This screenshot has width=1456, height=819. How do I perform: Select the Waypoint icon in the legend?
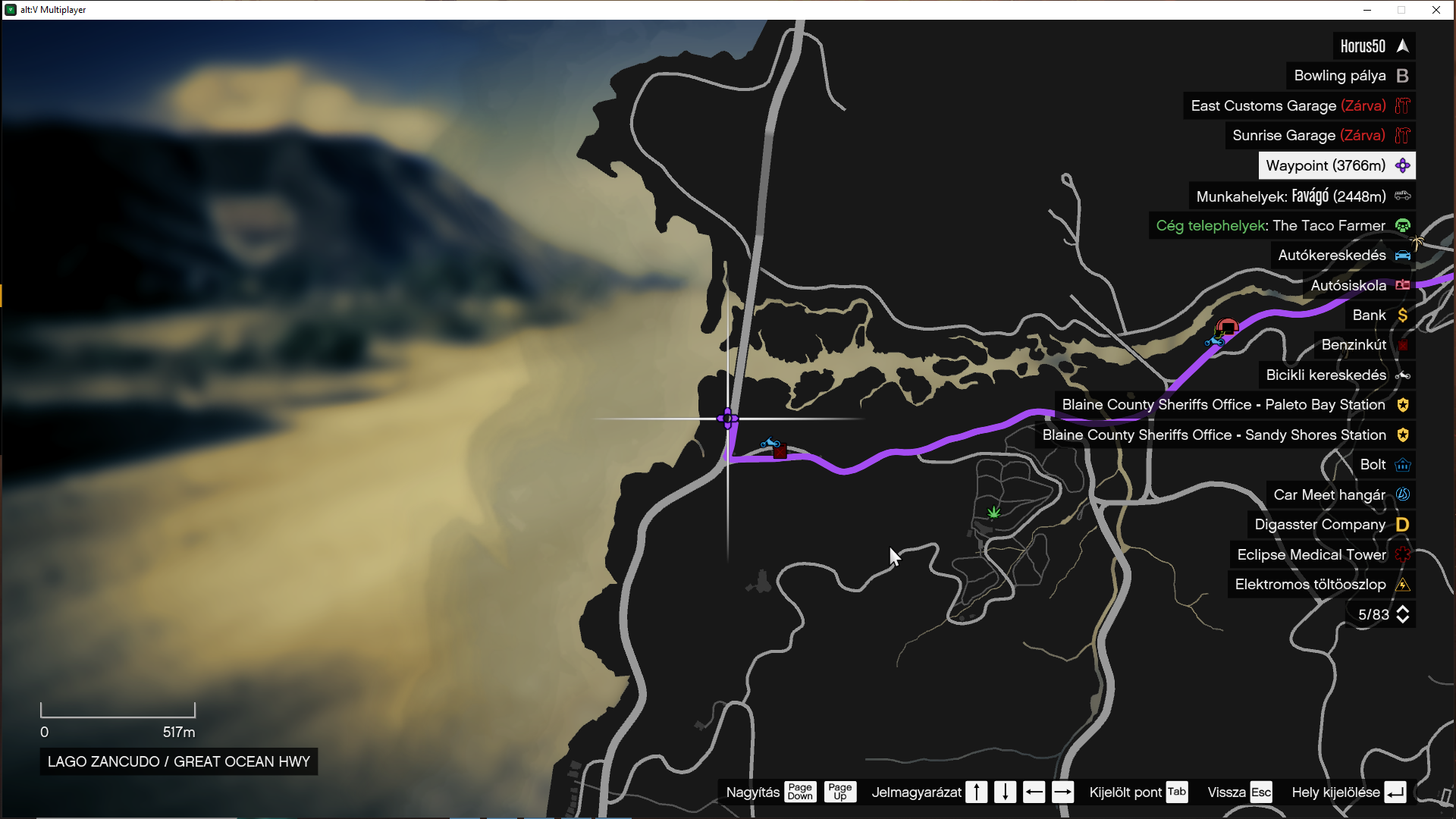1401,165
